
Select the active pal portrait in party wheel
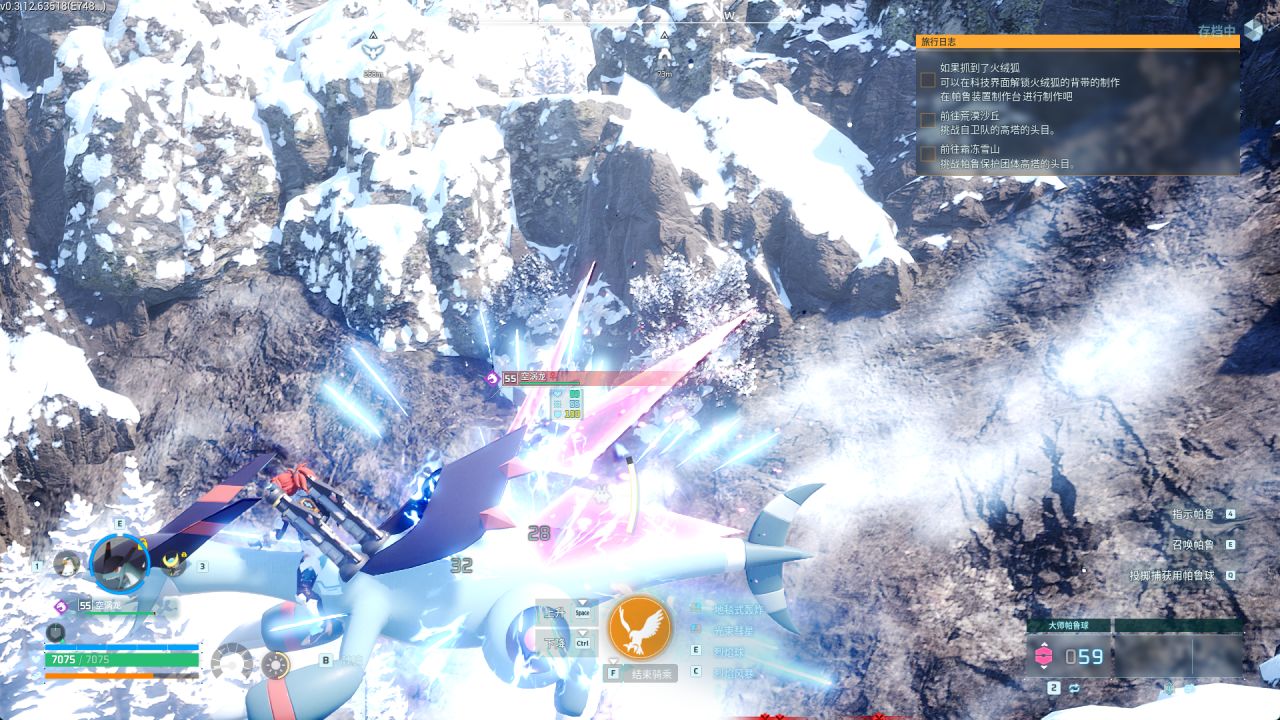(x=119, y=563)
